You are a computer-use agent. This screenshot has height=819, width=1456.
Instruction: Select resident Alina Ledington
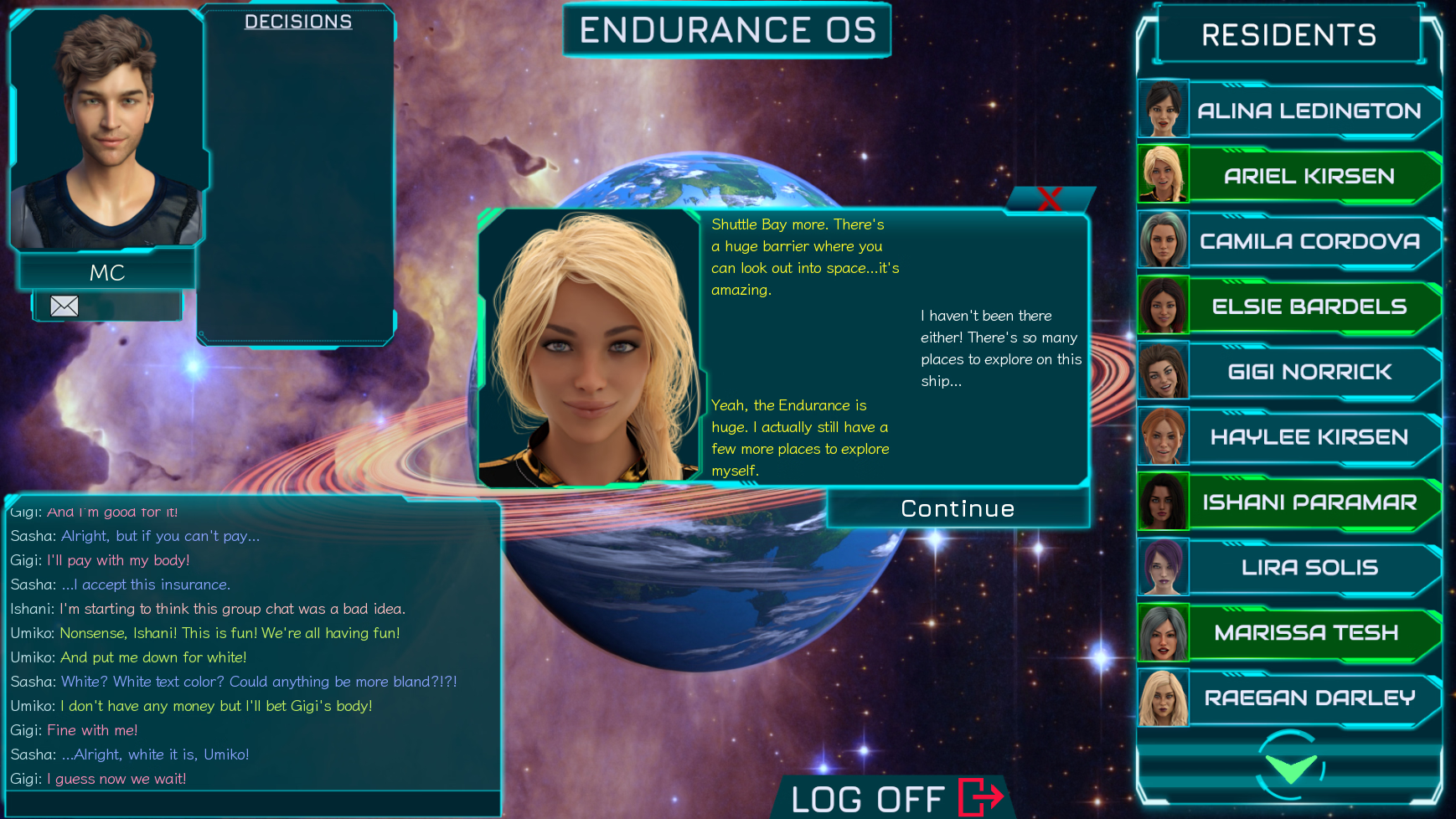point(1308,111)
